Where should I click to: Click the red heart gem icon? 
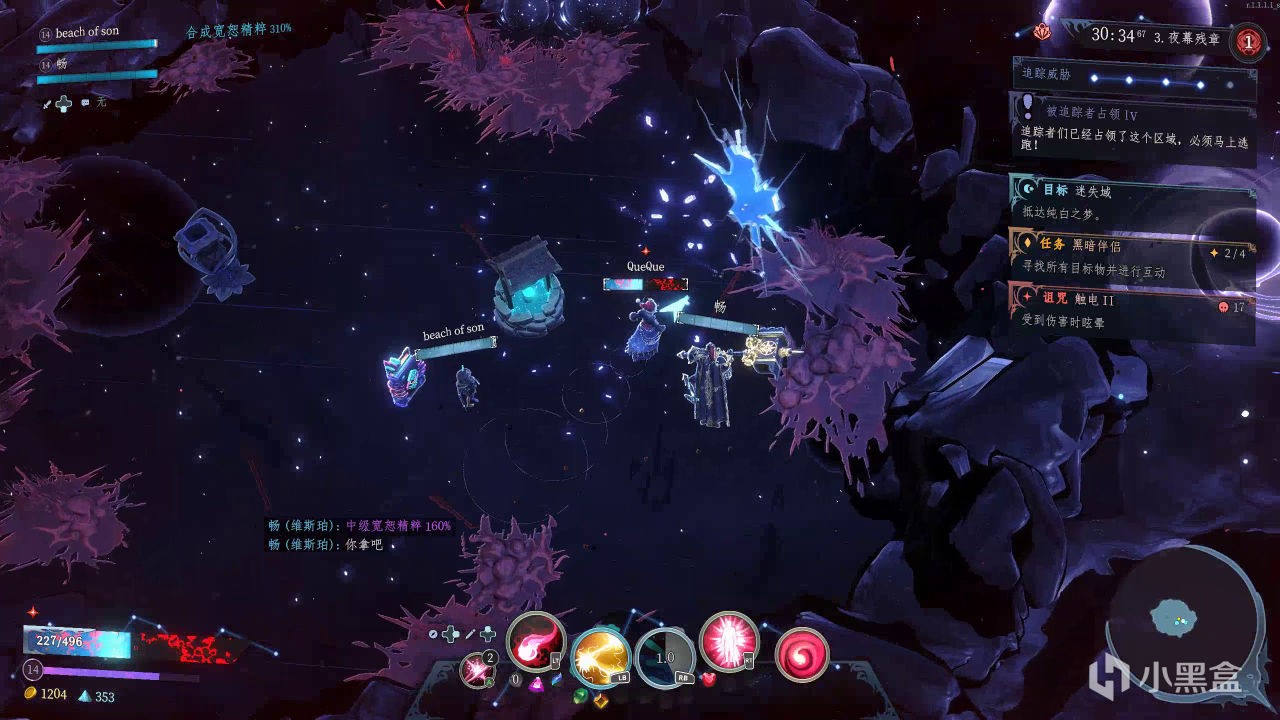[709, 680]
